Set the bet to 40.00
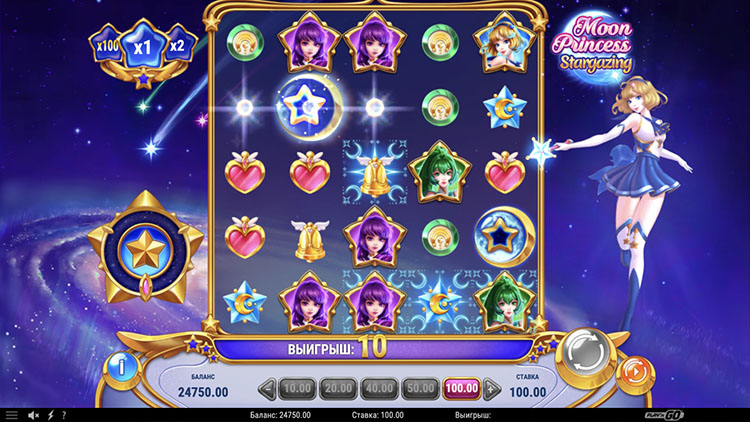The height and width of the screenshot is (422, 750). 378,386
